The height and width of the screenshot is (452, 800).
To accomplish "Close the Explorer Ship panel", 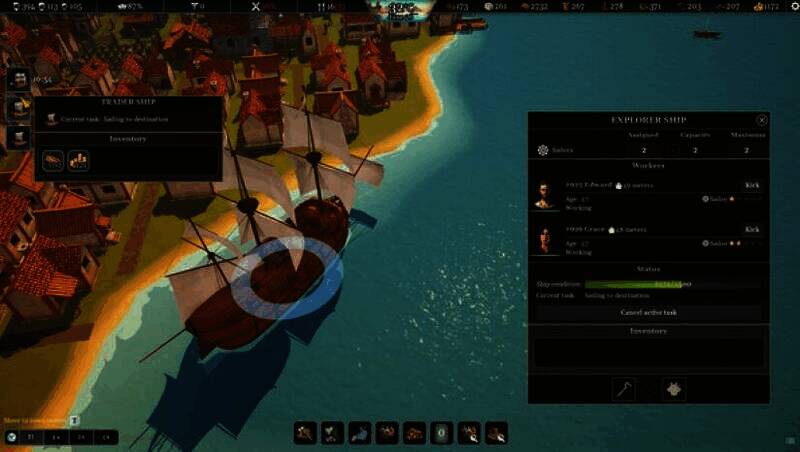I will pyautogui.click(x=762, y=120).
